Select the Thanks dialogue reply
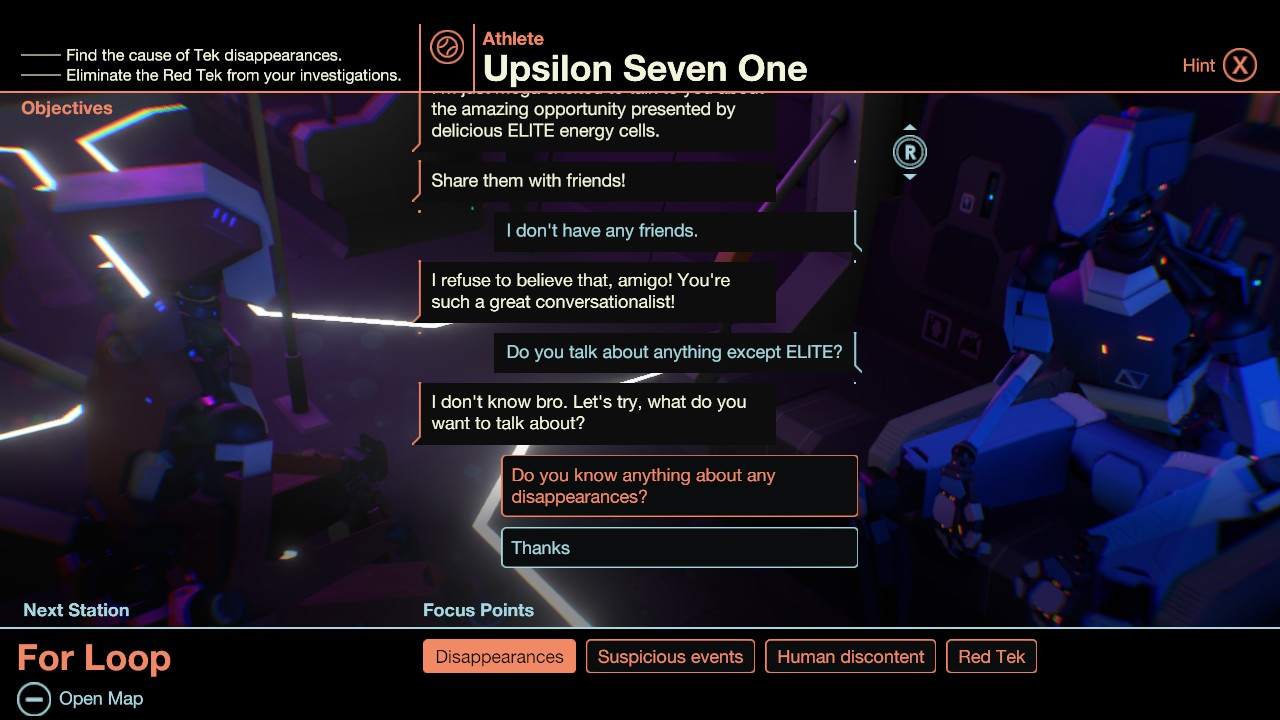This screenshot has height=720, width=1280. [x=679, y=547]
